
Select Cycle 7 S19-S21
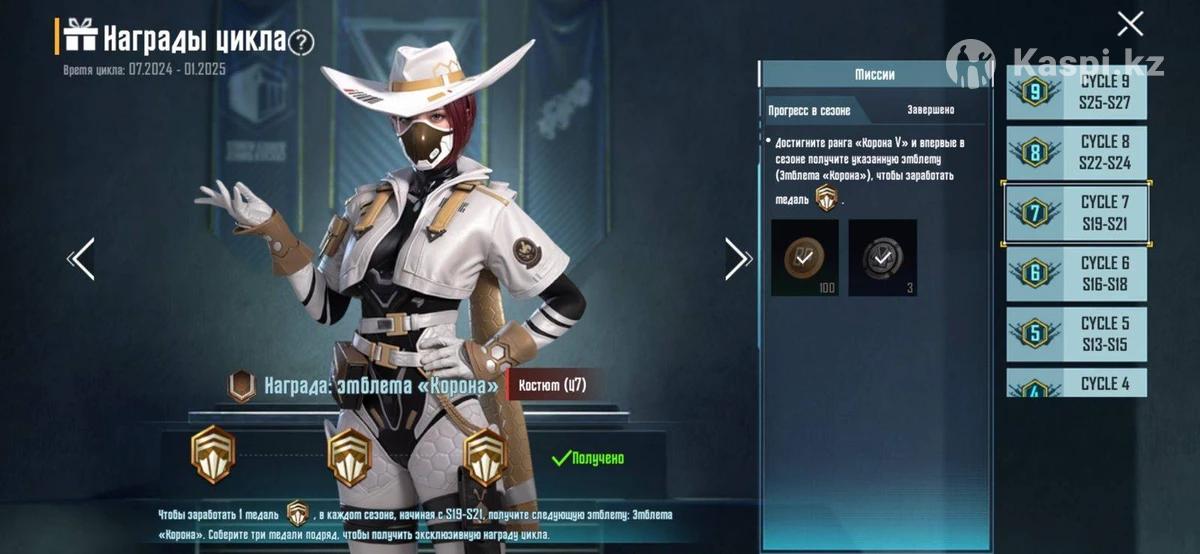coord(1076,213)
